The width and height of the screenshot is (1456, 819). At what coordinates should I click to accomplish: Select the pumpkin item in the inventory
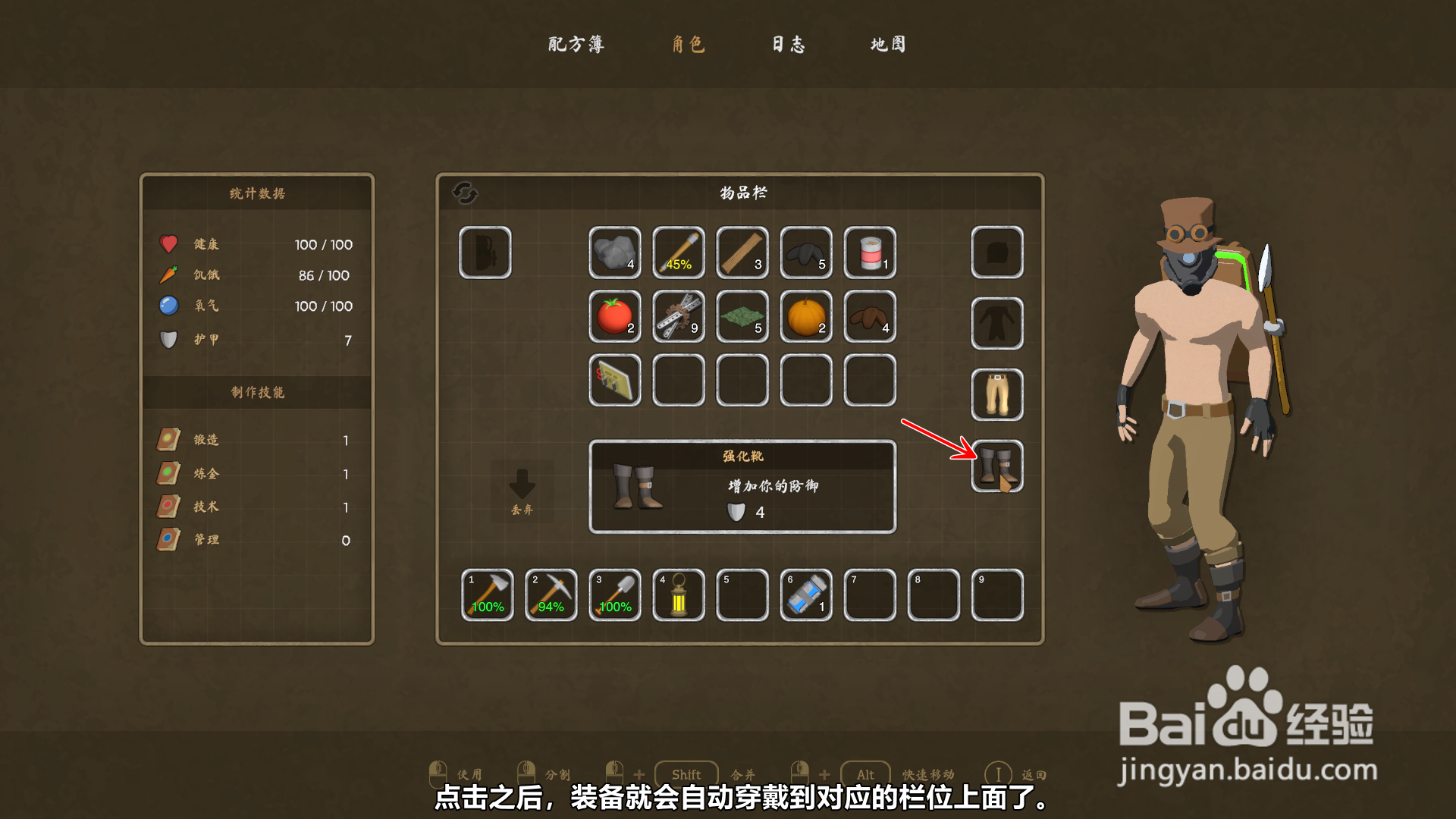[805, 318]
